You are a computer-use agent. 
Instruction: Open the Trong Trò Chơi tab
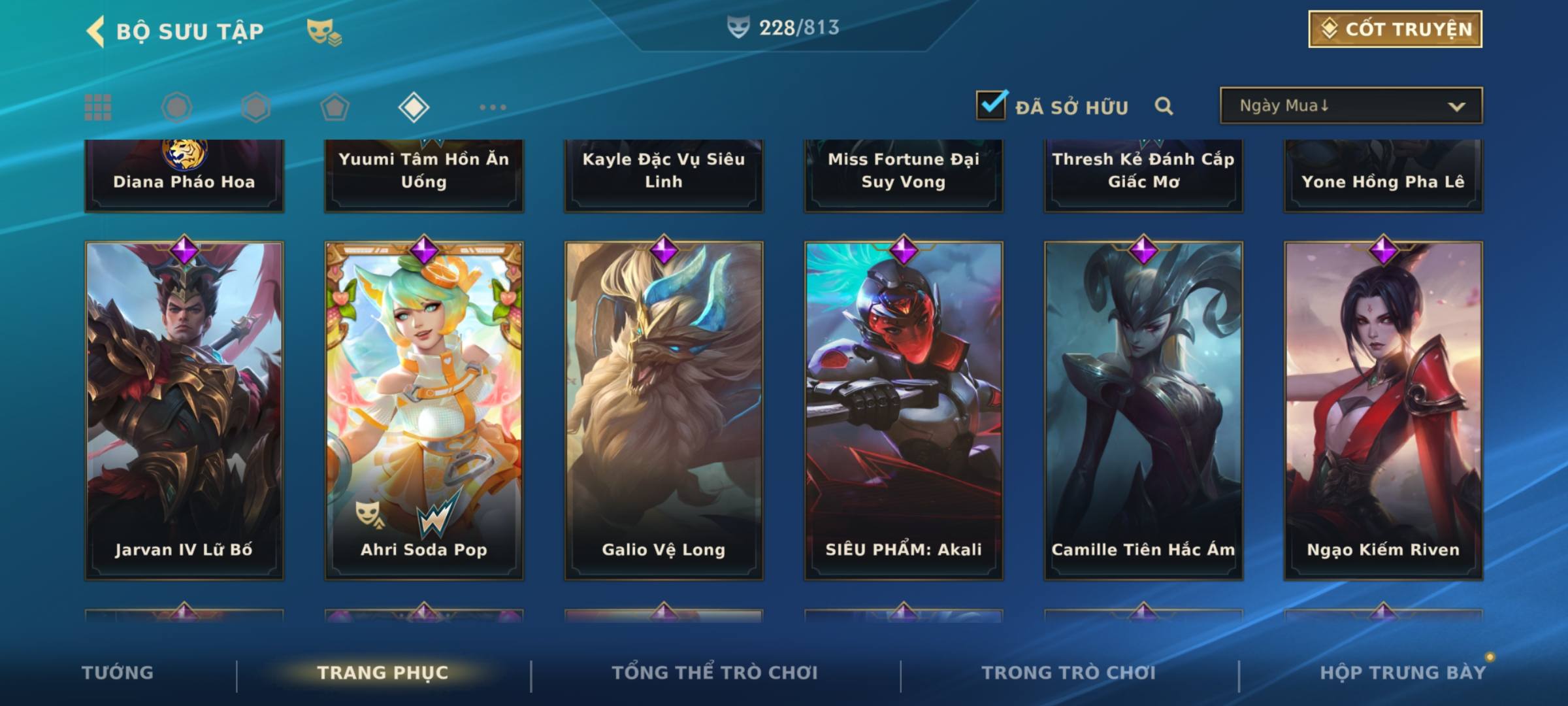[1068, 673]
